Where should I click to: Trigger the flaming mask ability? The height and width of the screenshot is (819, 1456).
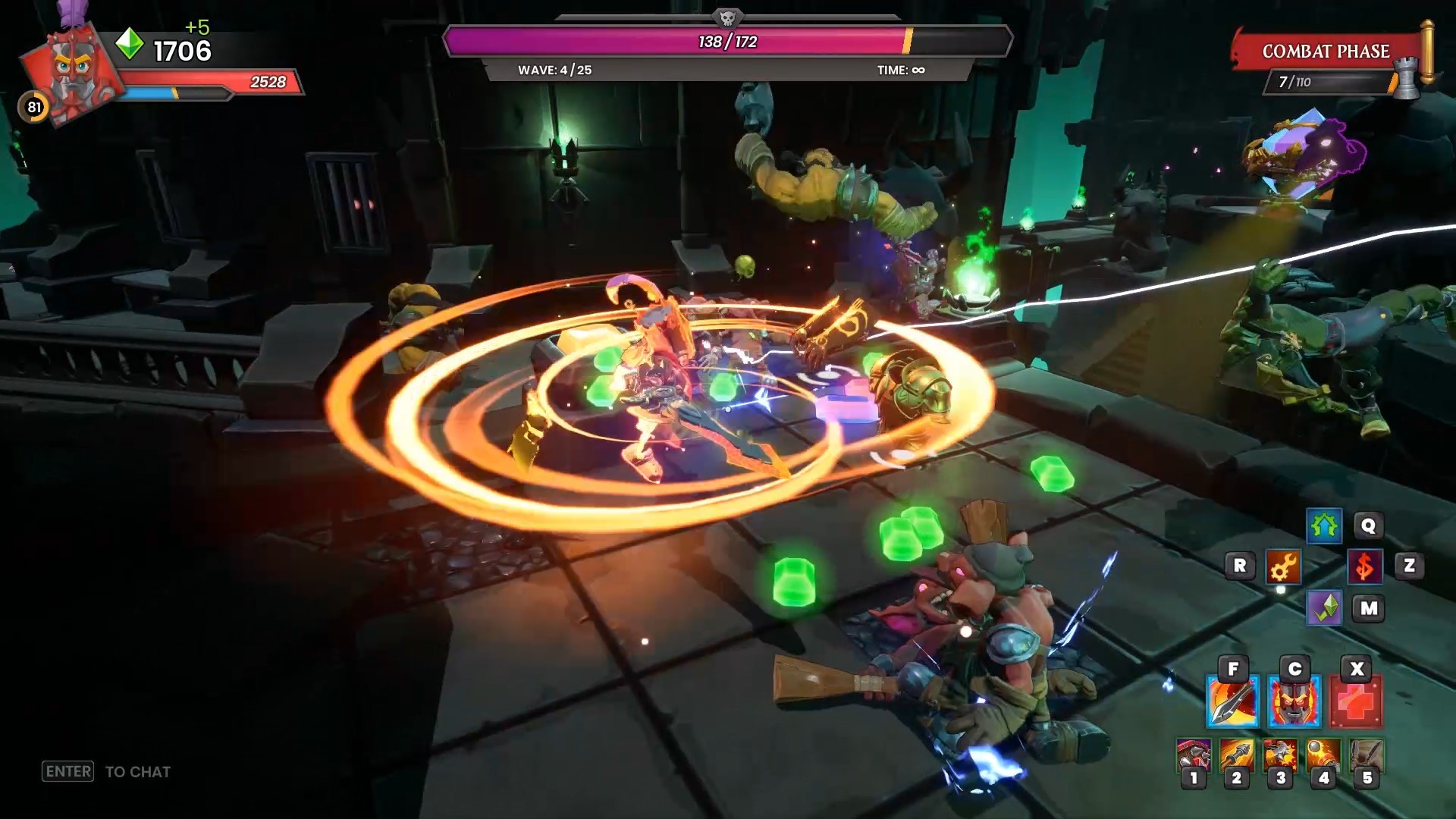pos(1294,702)
